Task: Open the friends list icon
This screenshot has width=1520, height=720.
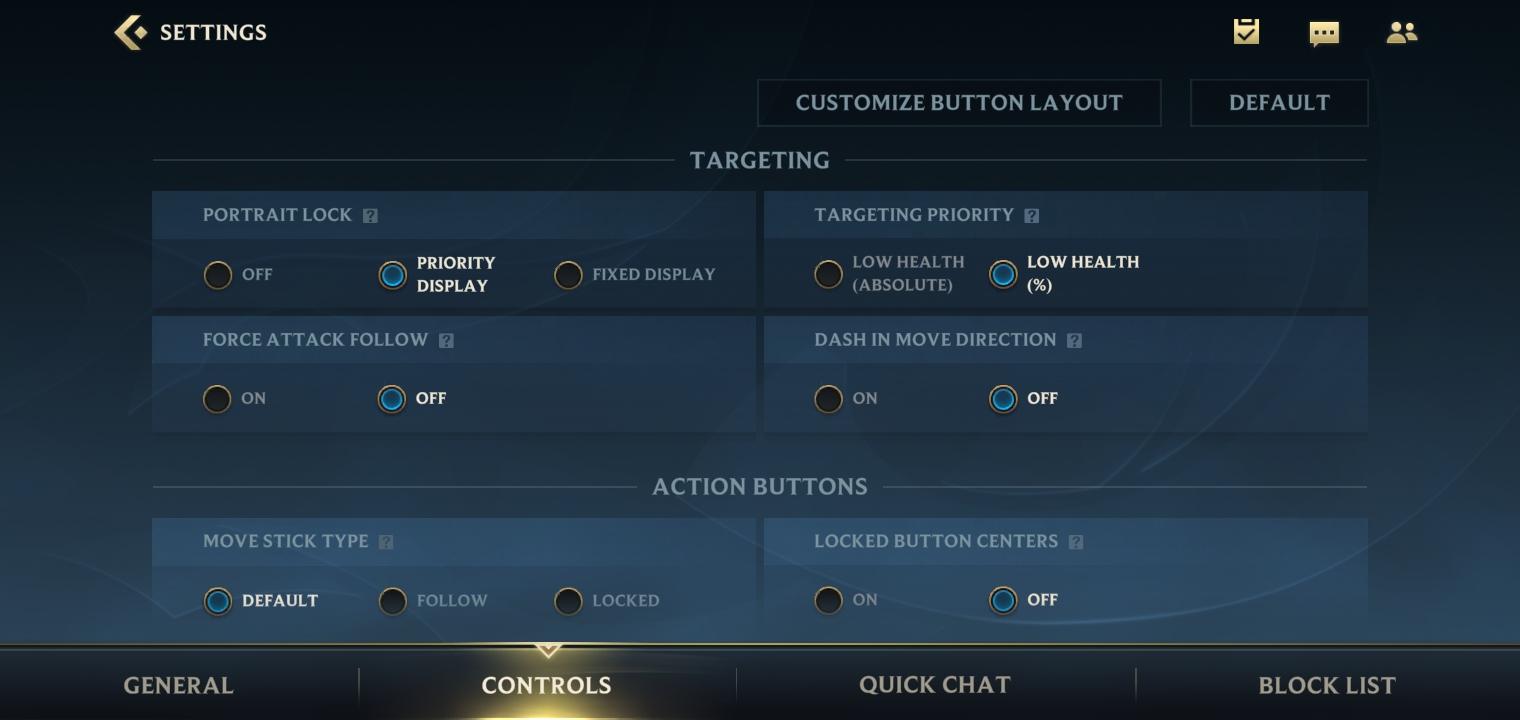Action: (1401, 33)
